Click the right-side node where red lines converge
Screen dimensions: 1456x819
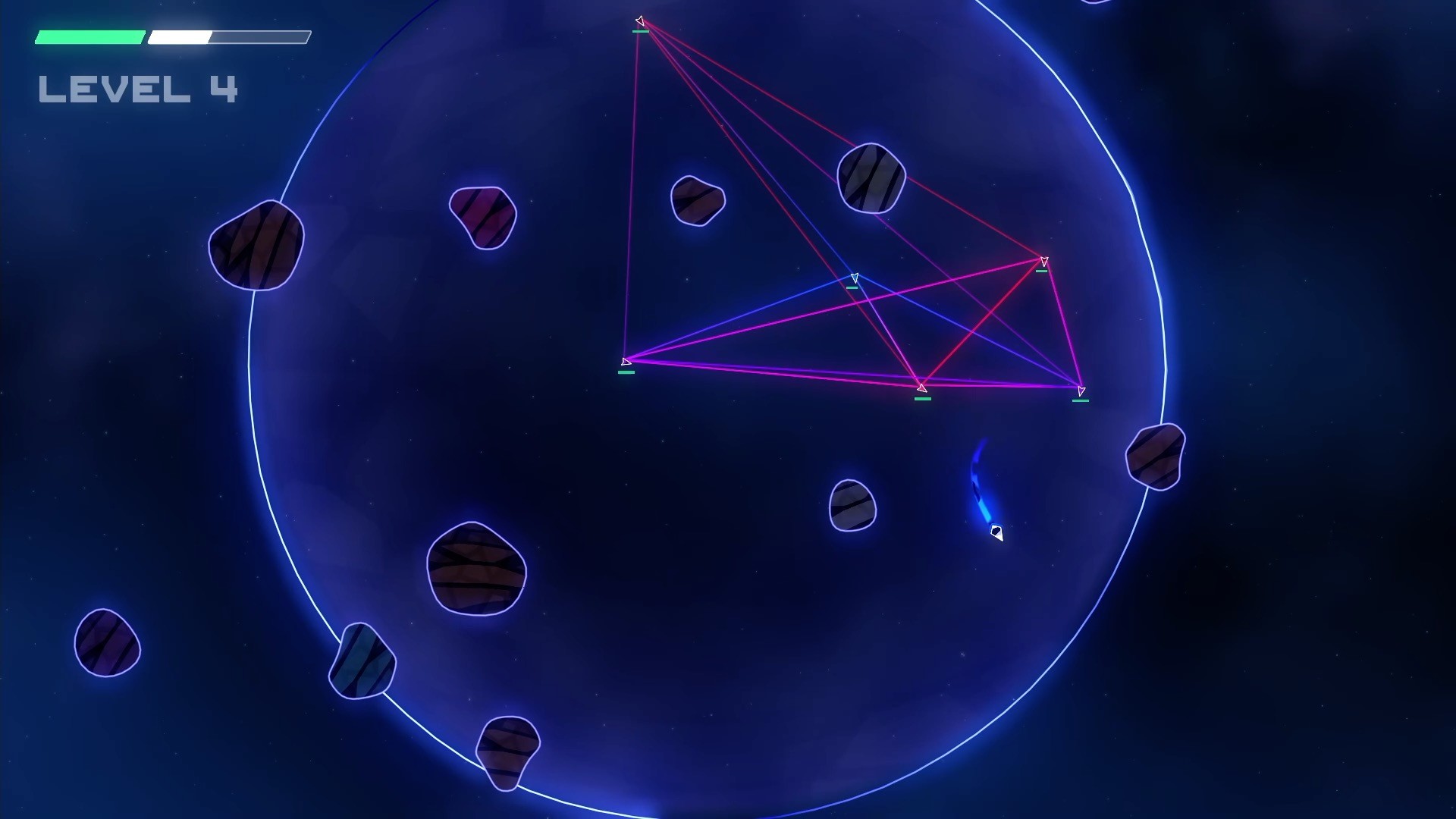tap(1043, 261)
